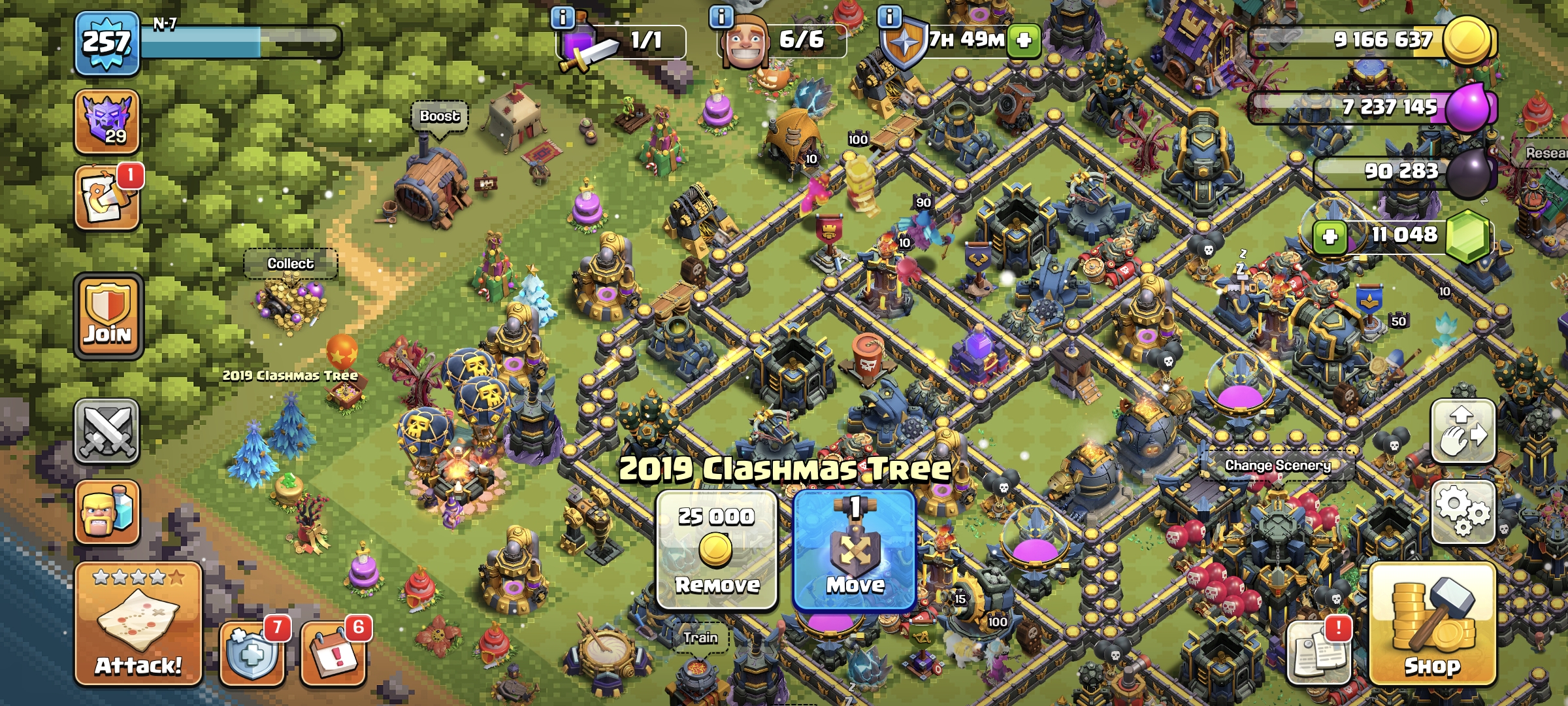Buy gems with the green plus button
Image resolution: width=1568 pixels, height=706 pixels.
point(1330,236)
